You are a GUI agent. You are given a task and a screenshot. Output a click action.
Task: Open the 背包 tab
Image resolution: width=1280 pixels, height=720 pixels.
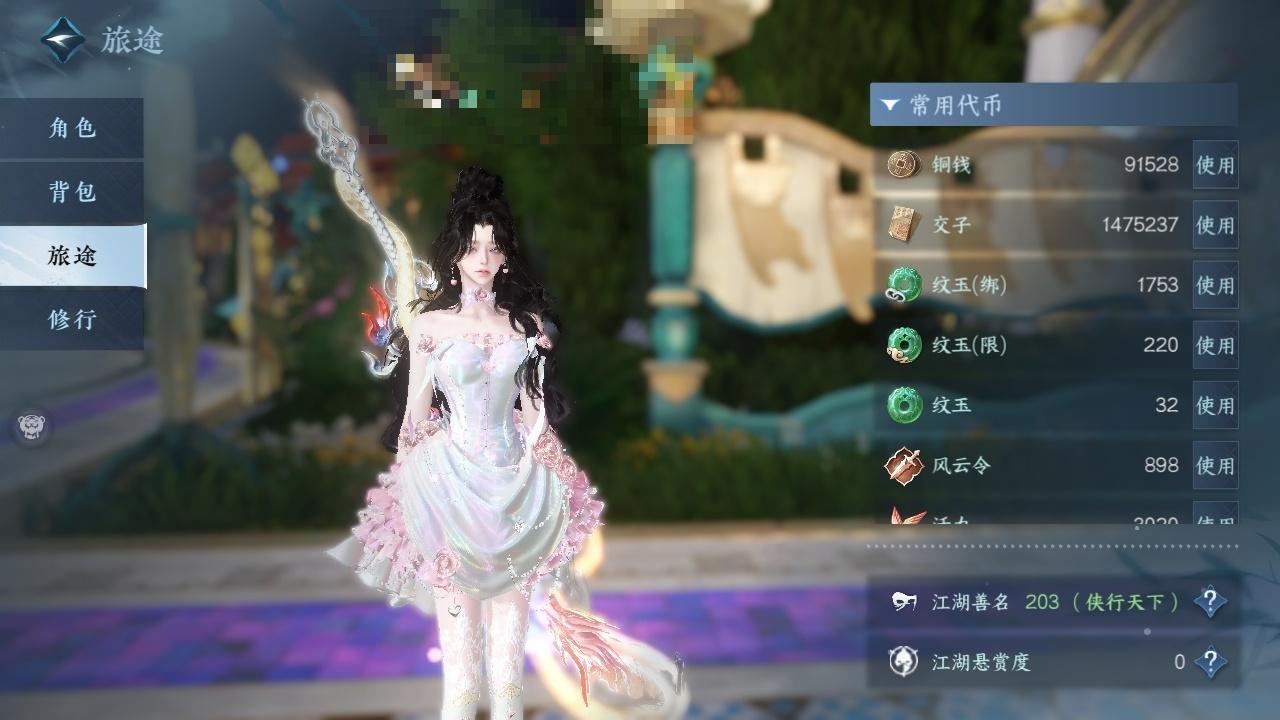[x=72, y=192]
